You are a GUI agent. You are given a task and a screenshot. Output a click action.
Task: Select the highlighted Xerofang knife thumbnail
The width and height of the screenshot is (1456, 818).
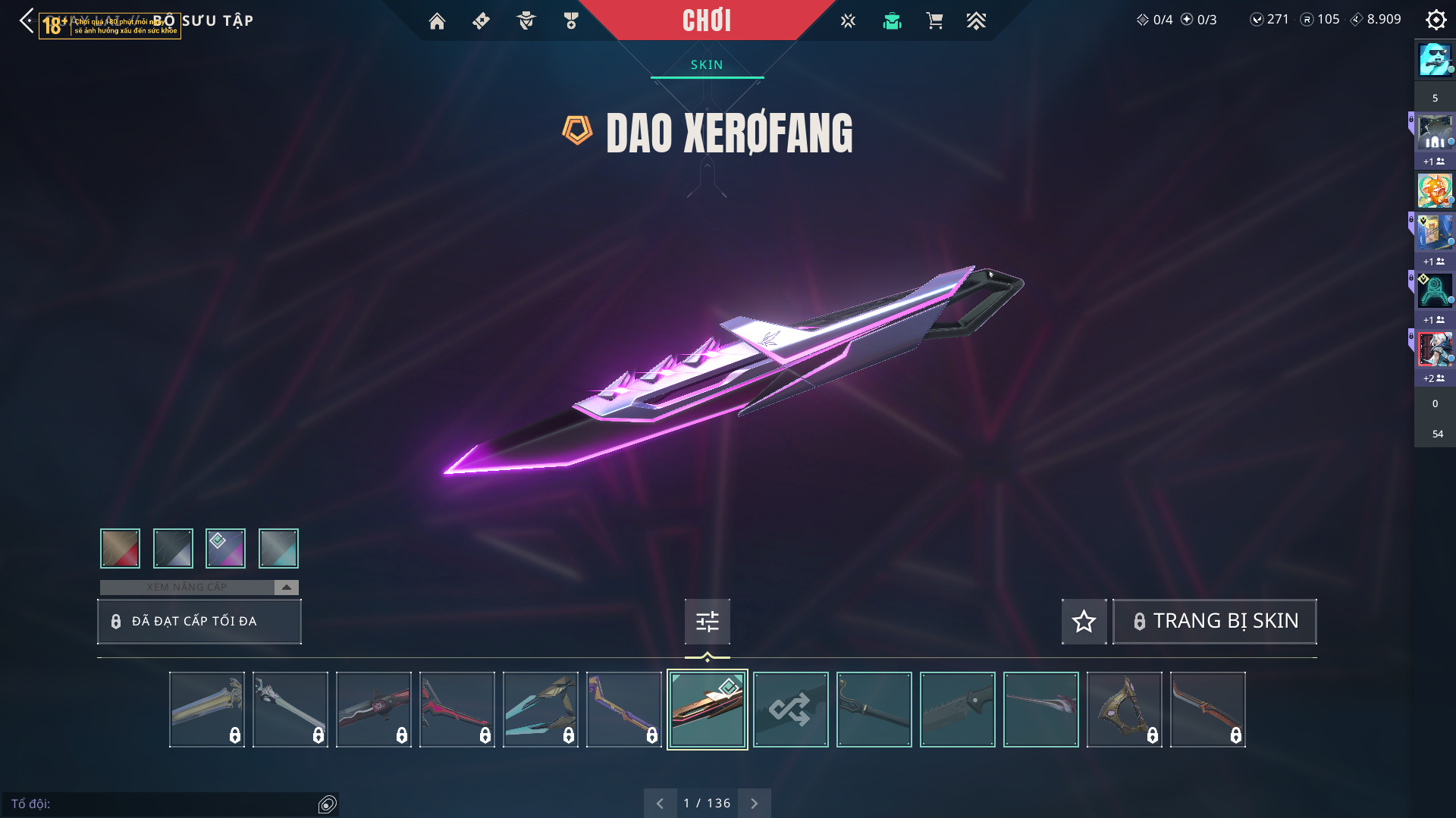(x=707, y=710)
